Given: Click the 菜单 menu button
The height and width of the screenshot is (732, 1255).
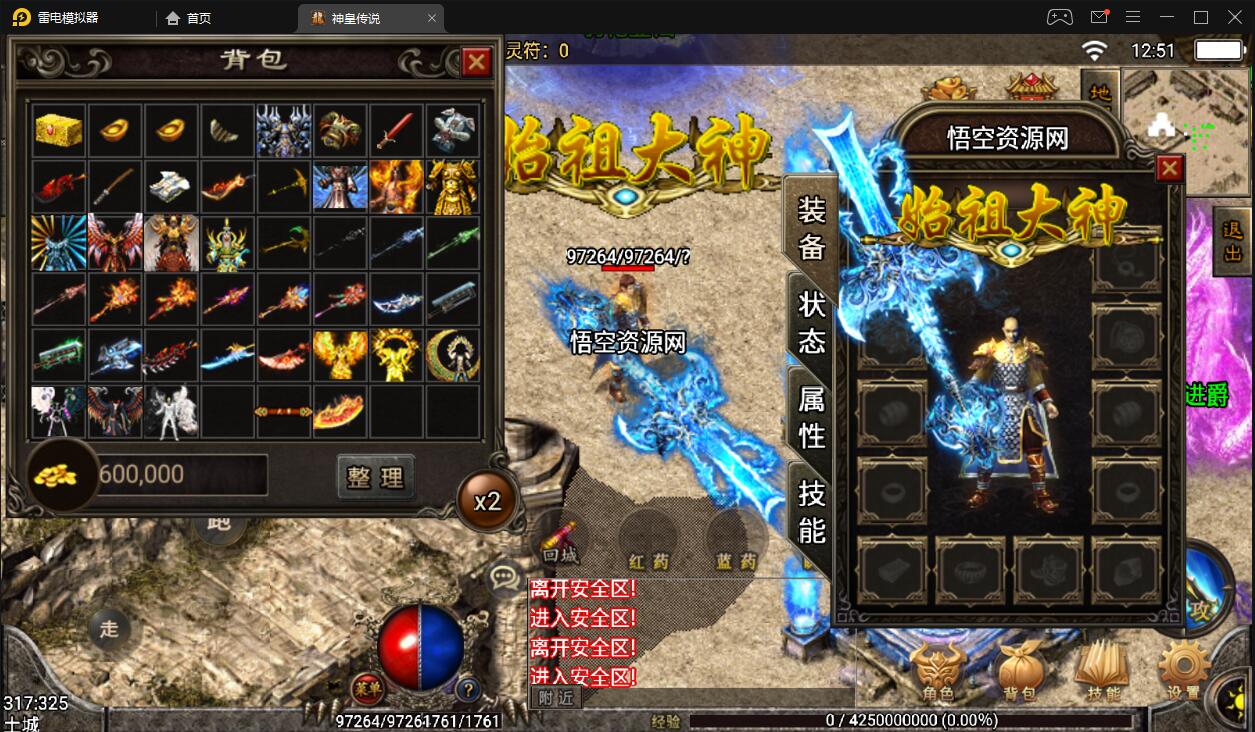Looking at the screenshot, I should click(368, 687).
